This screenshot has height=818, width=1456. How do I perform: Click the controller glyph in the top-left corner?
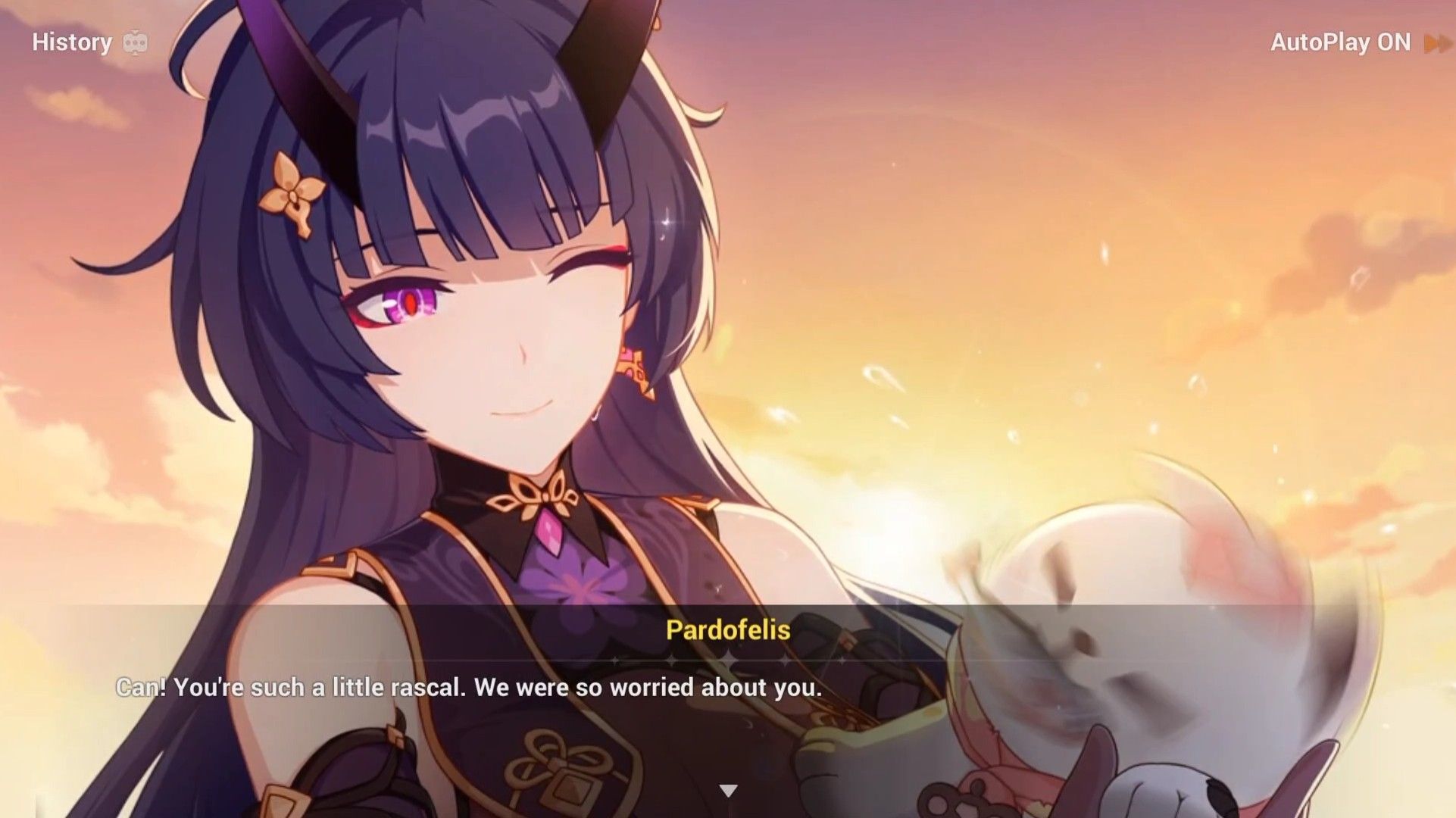click(x=136, y=43)
